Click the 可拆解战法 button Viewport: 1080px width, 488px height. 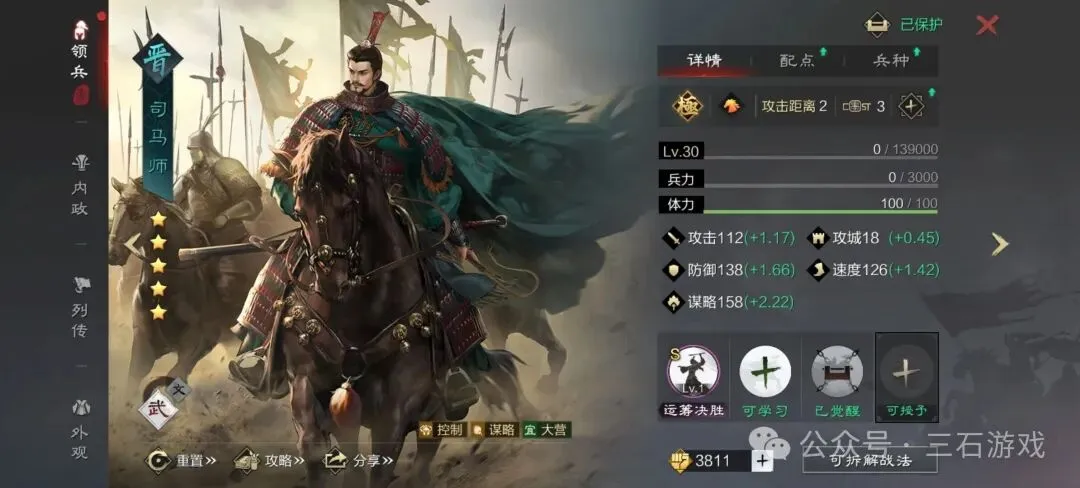point(869,461)
